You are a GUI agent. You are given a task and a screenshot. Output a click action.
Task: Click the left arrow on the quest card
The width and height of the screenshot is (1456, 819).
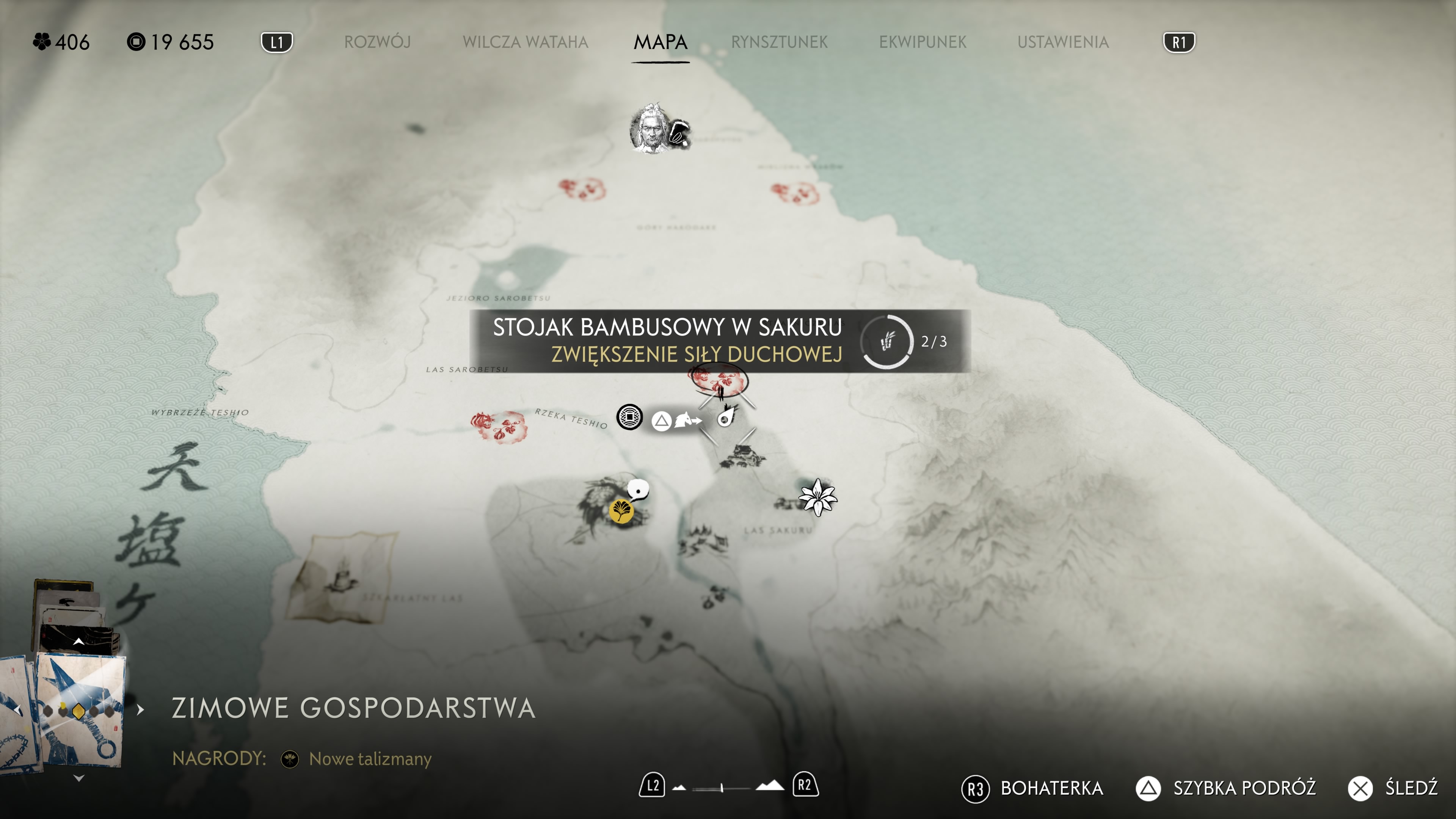pyautogui.click(x=18, y=709)
